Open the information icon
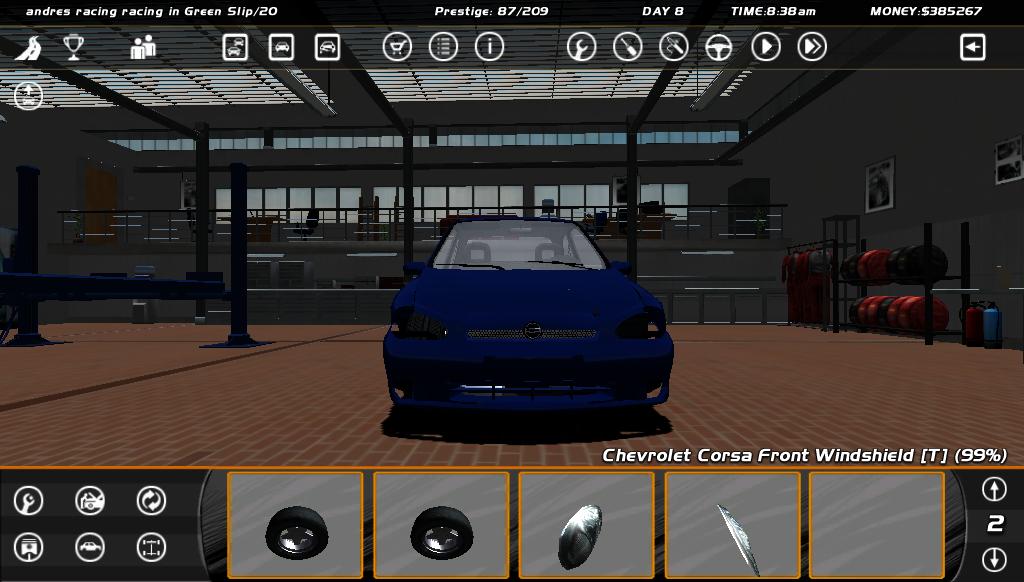The height and width of the screenshot is (582, 1024). (489, 47)
